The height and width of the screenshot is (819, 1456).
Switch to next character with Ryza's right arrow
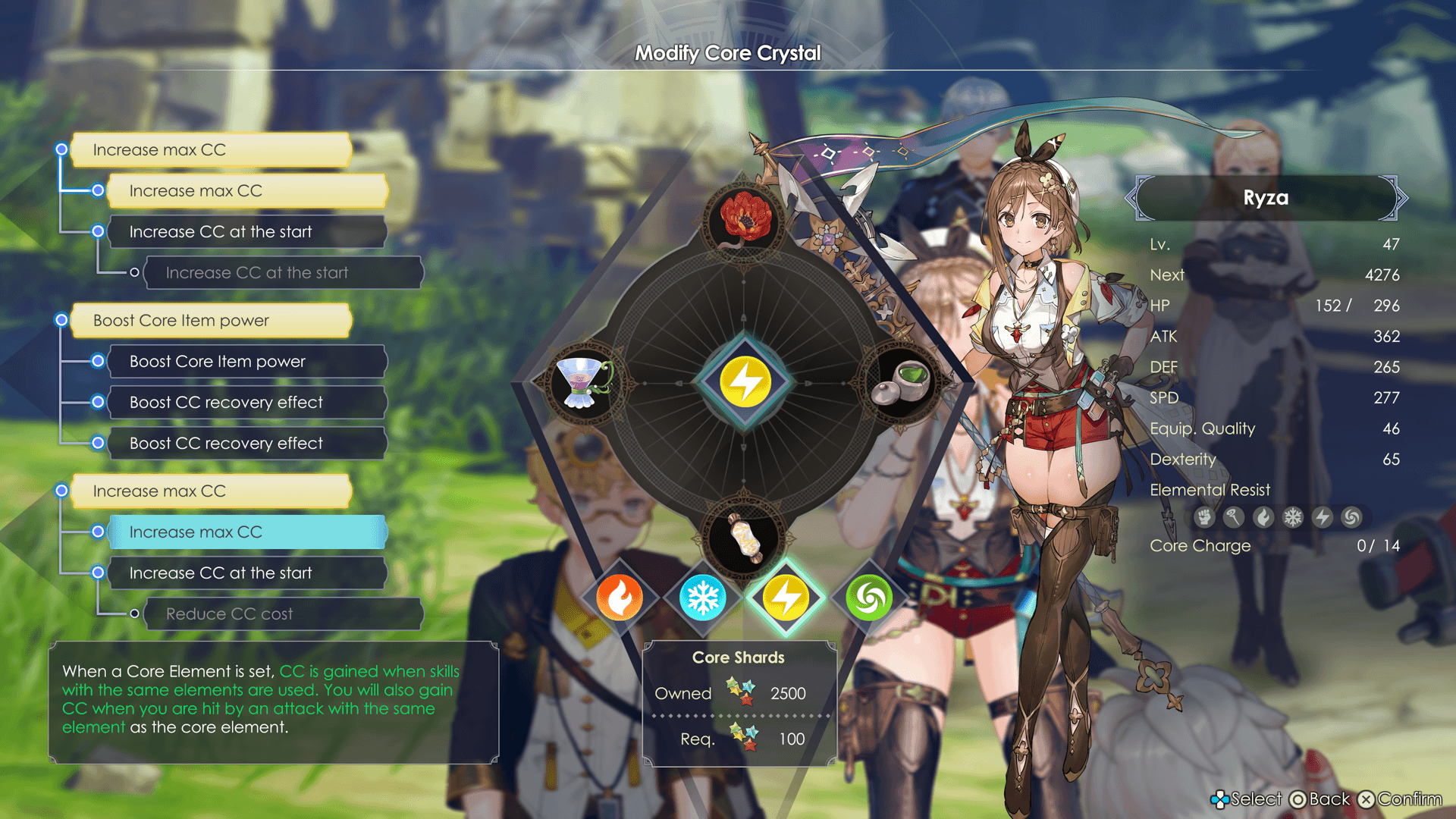(1401, 199)
